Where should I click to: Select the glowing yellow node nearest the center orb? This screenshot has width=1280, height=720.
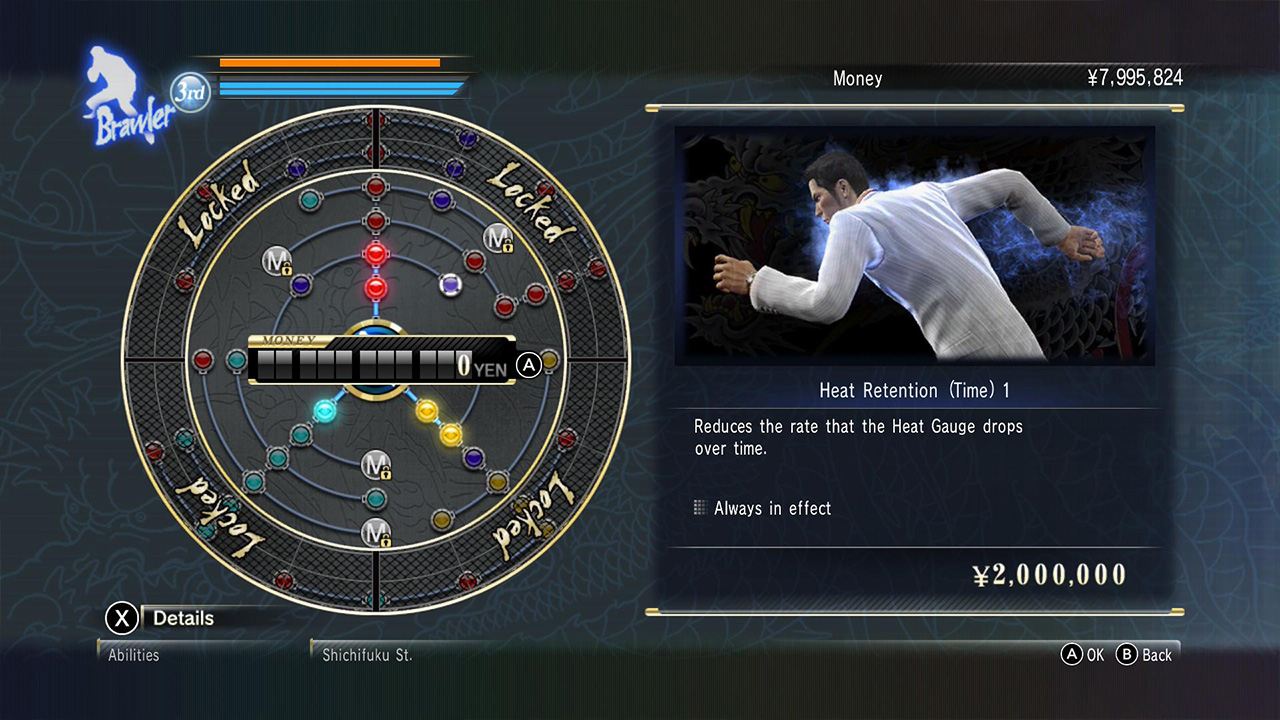427,409
